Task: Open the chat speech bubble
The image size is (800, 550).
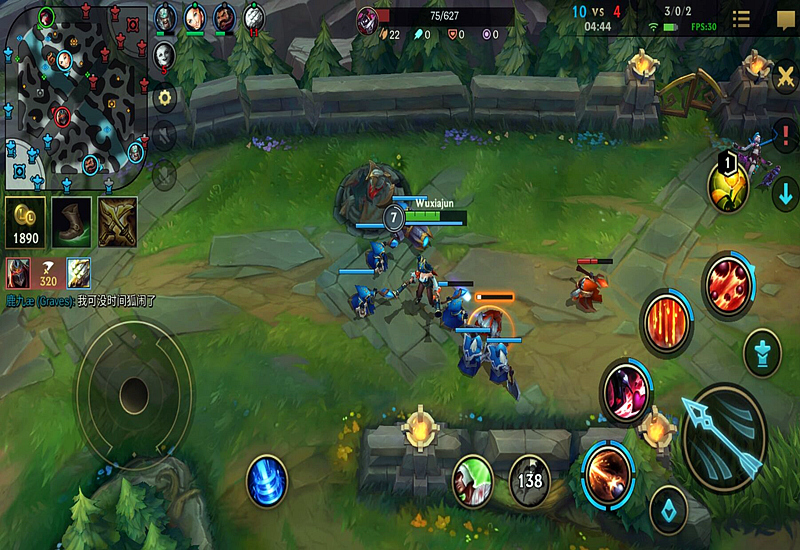Action: (x=785, y=19)
